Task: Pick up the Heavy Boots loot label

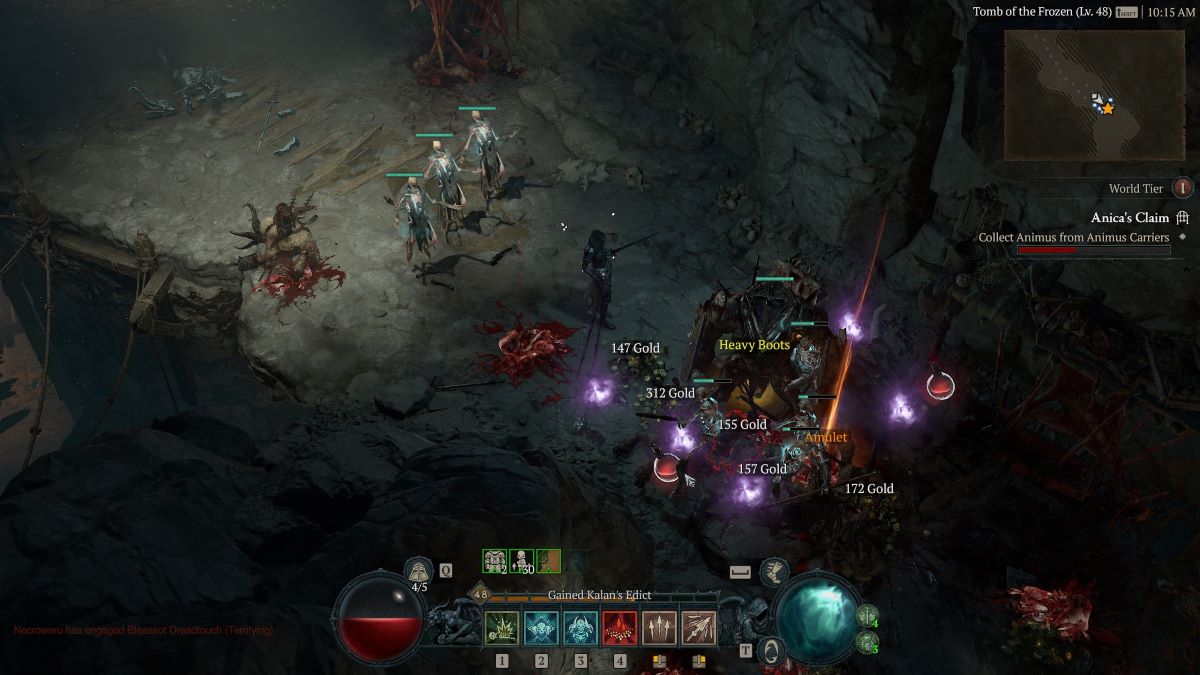Action: [754, 345]
